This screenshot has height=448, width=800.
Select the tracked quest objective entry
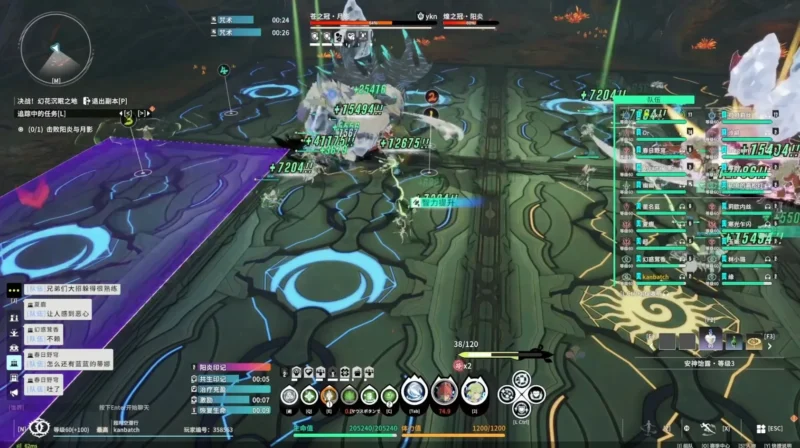62,130
